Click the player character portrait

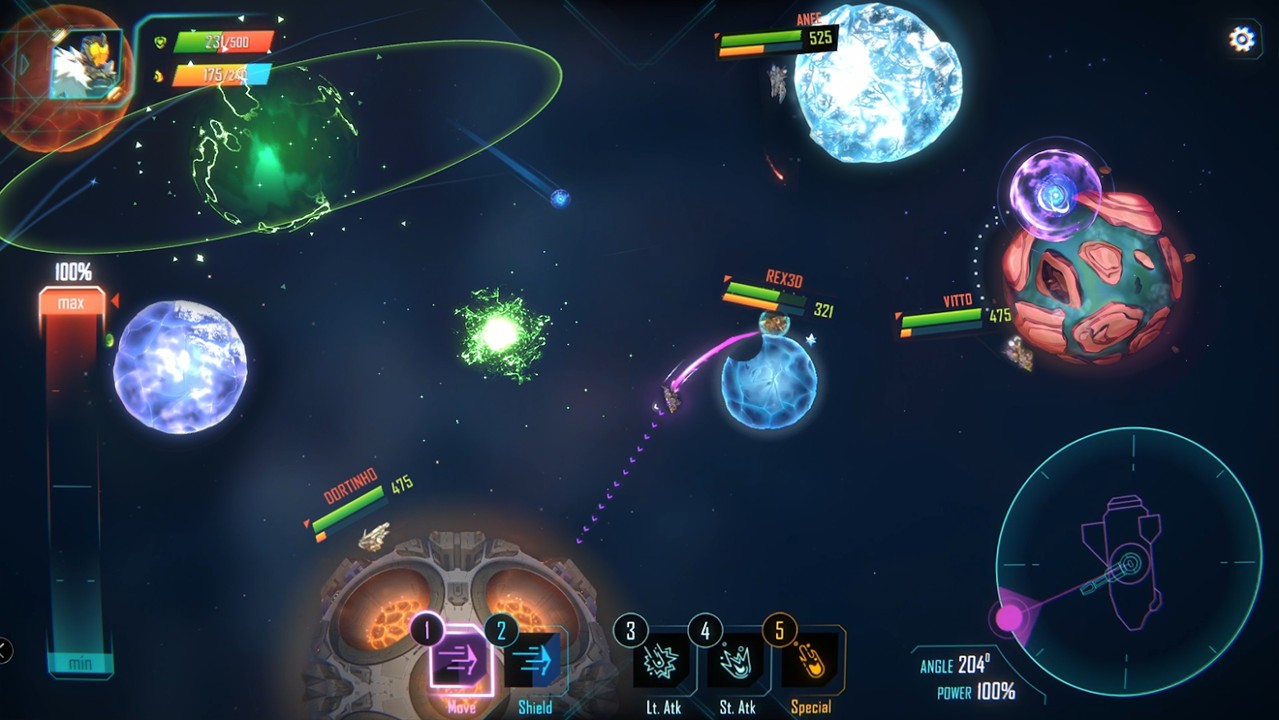86,64
